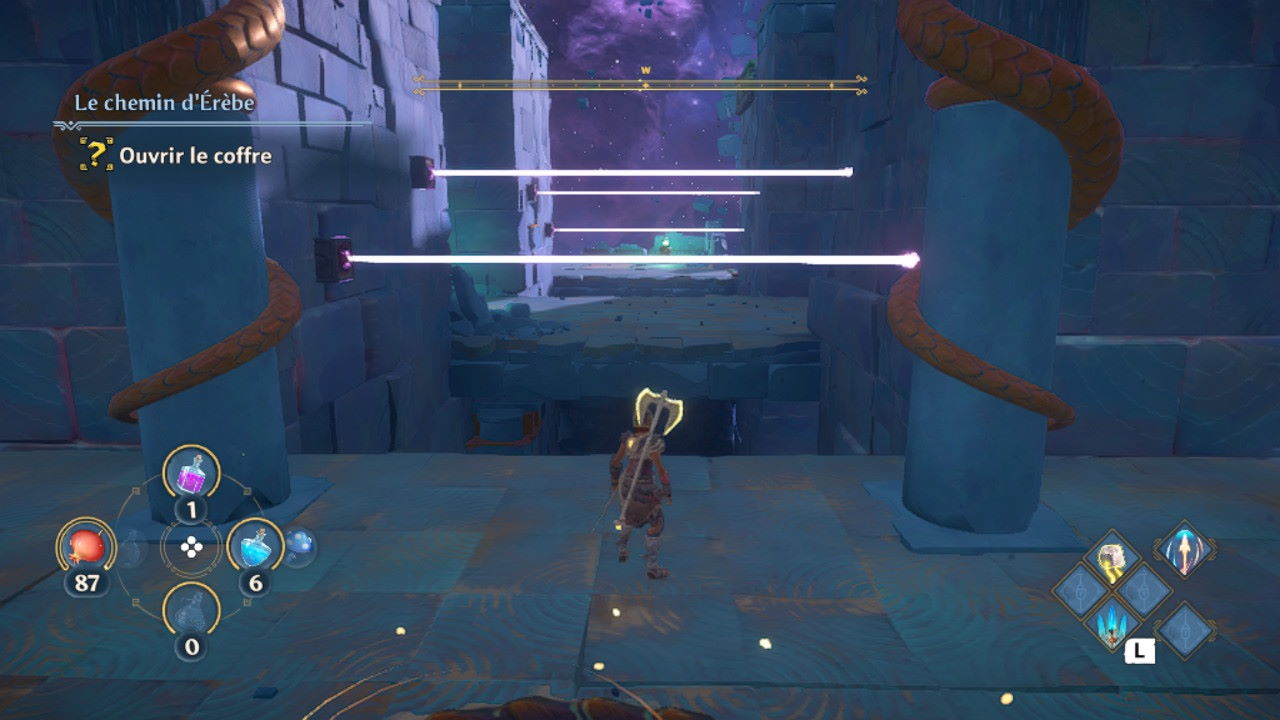Select the blue mushroom icon
Viewport: 1280px width, 720px height.
tap(300, 546)
